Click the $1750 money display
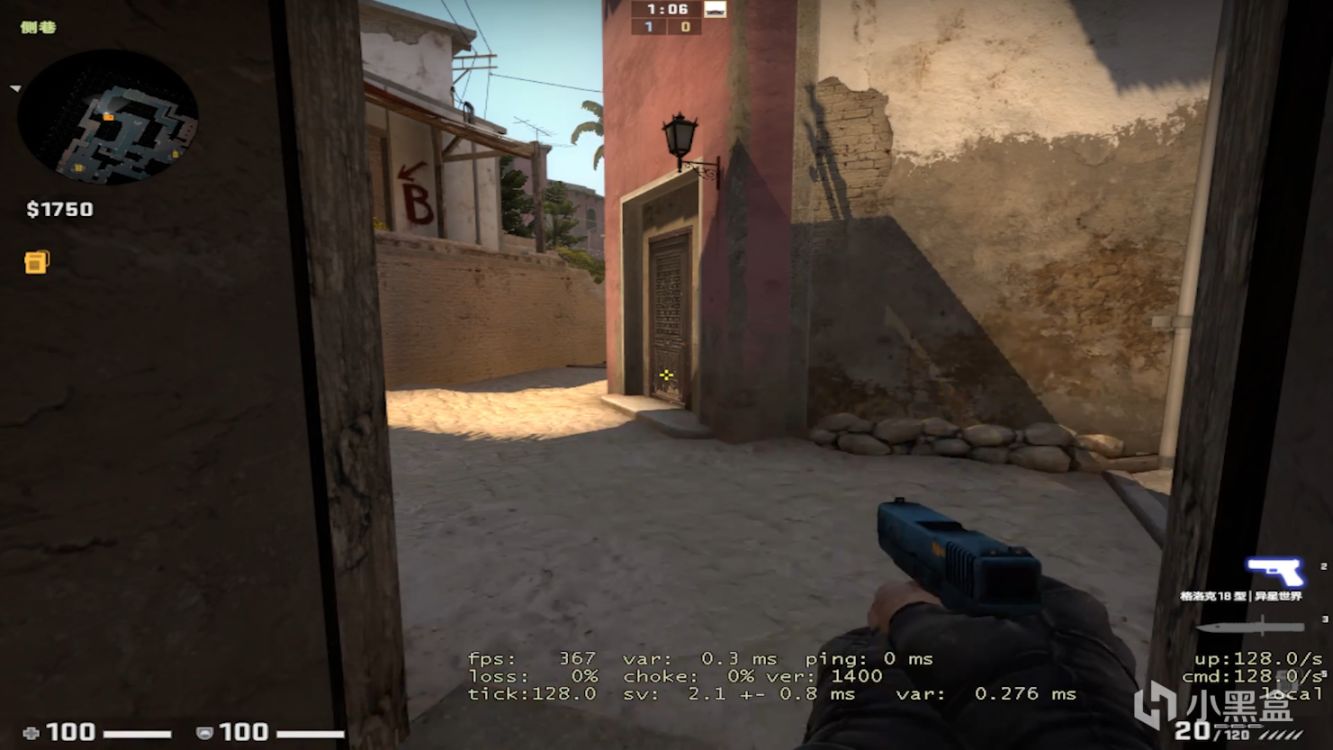 [63, 209]
